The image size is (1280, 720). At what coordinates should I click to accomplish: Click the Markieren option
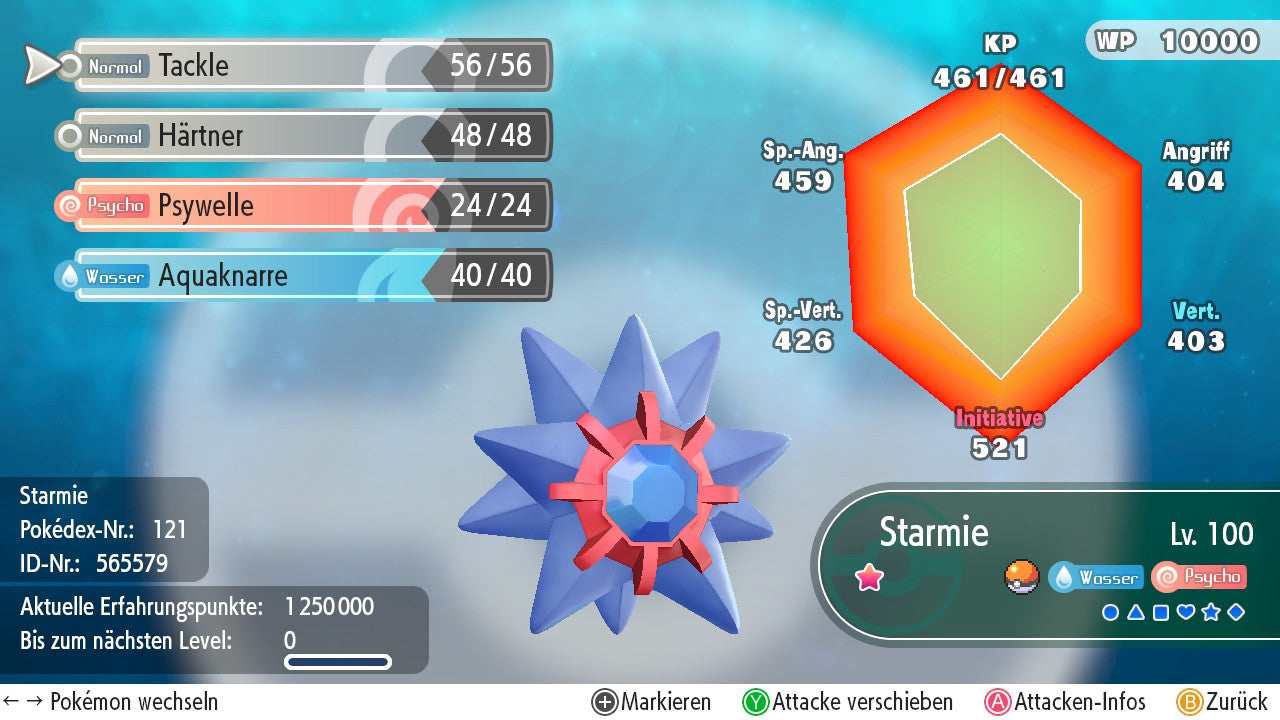(x=652, y=702)
